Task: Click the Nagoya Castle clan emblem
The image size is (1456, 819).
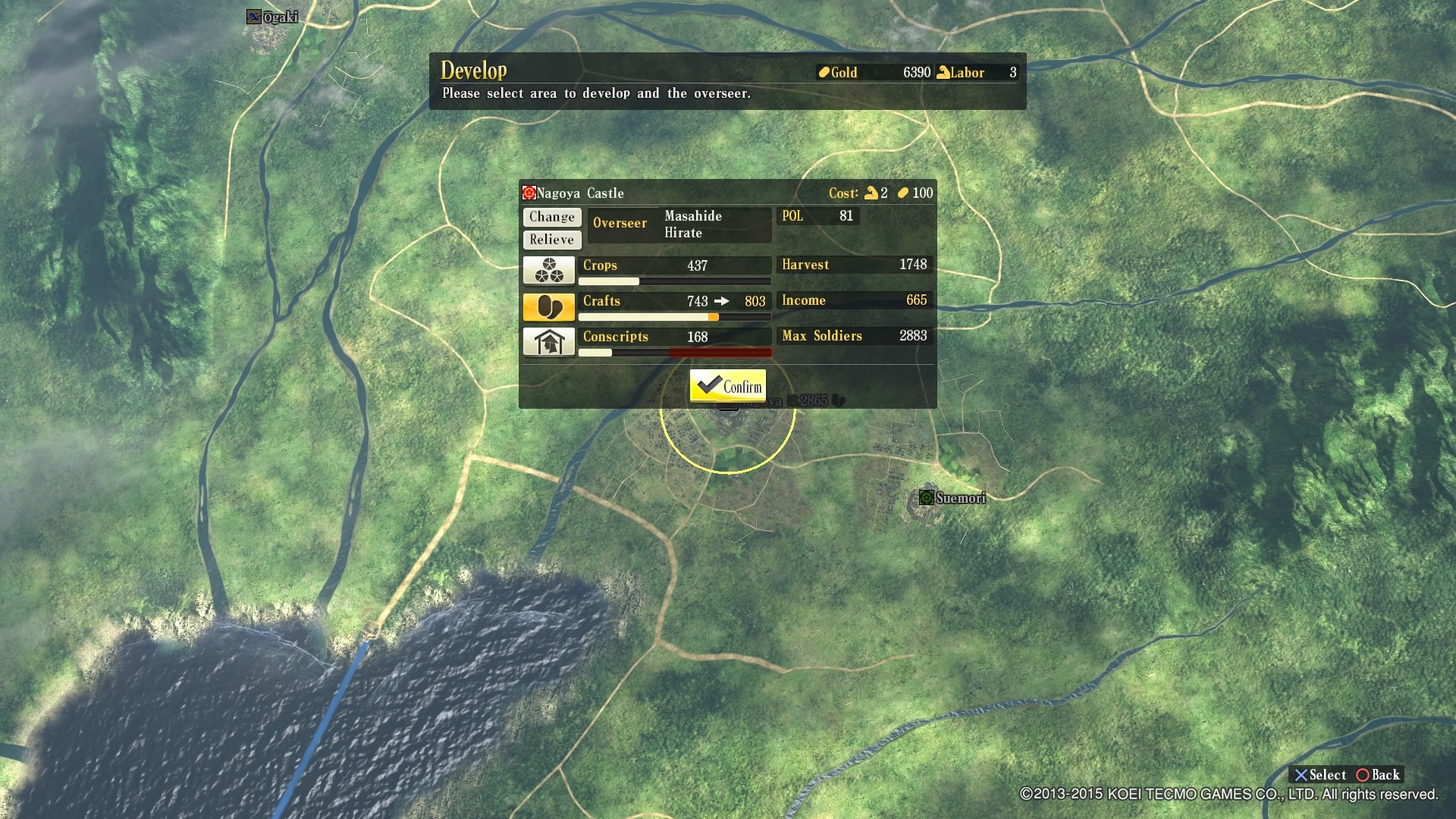Action: (528, 193)
